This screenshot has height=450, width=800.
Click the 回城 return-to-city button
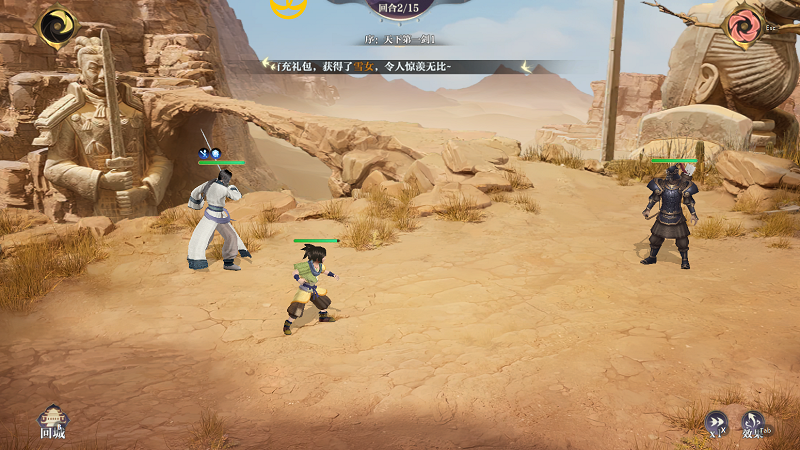(53, 422)
